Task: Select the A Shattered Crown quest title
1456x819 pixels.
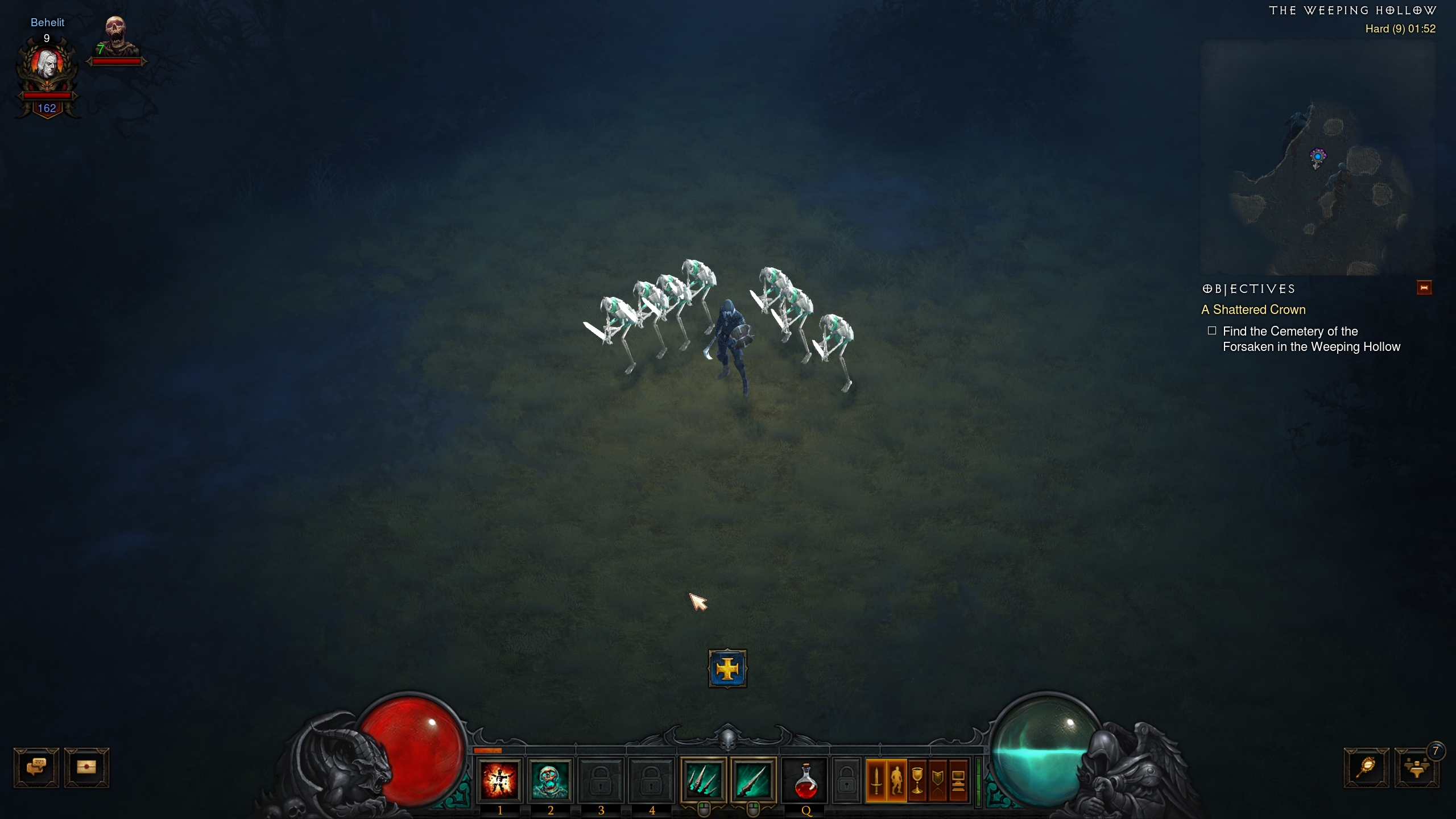Action: [1253, 309]
